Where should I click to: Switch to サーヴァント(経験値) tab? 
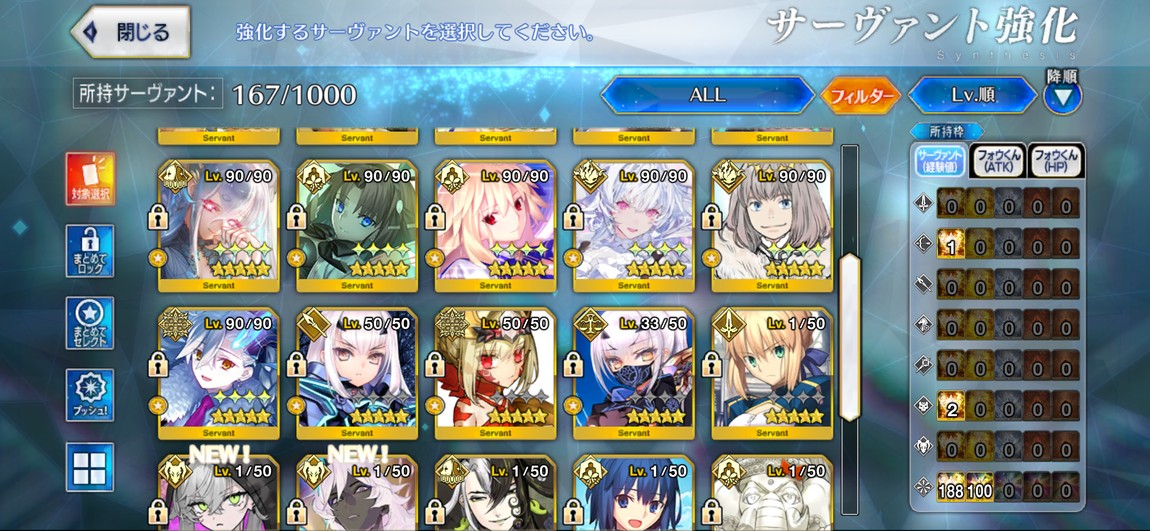[939, 160]
